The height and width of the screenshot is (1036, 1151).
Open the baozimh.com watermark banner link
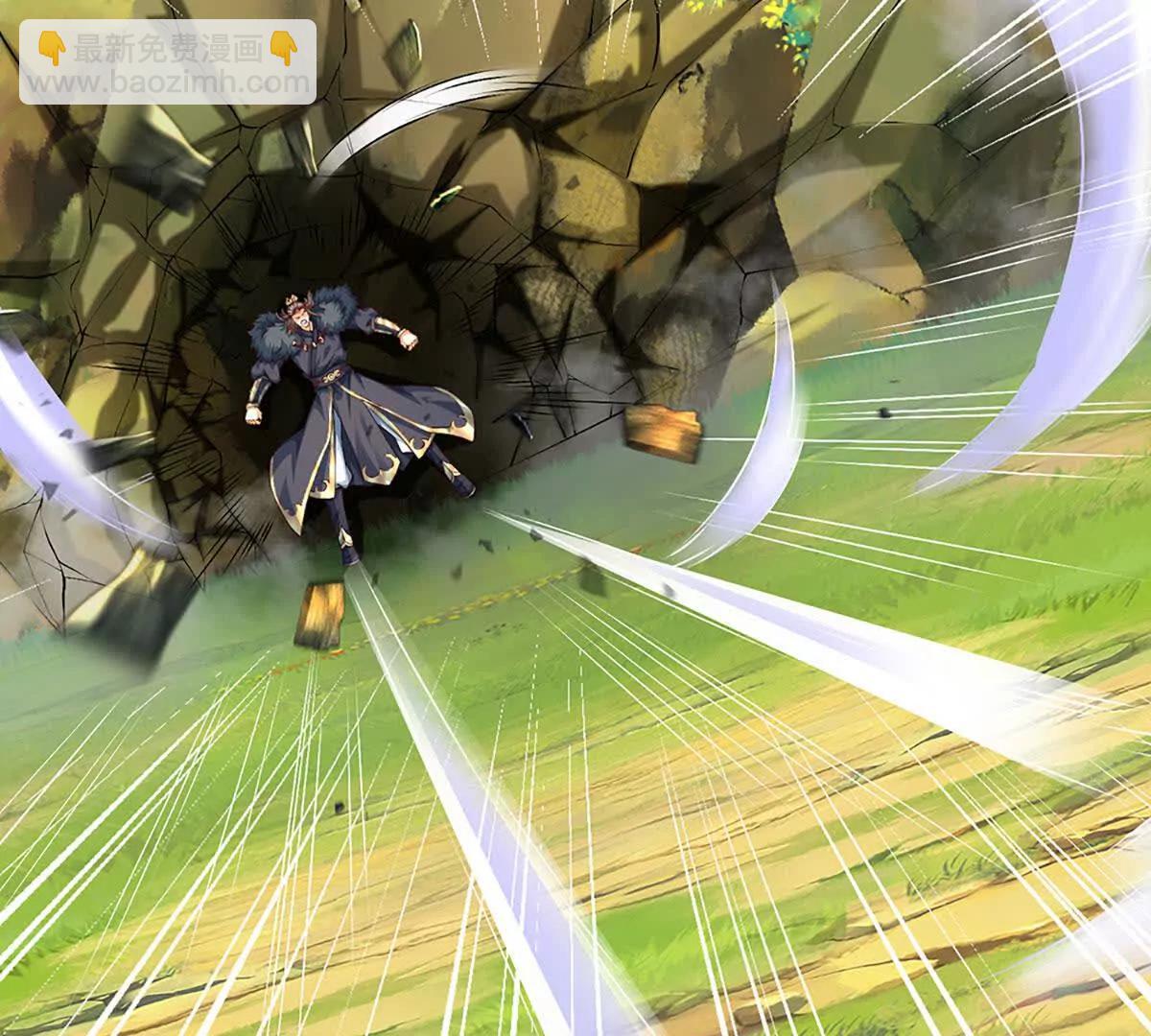(x=168, y=62)
